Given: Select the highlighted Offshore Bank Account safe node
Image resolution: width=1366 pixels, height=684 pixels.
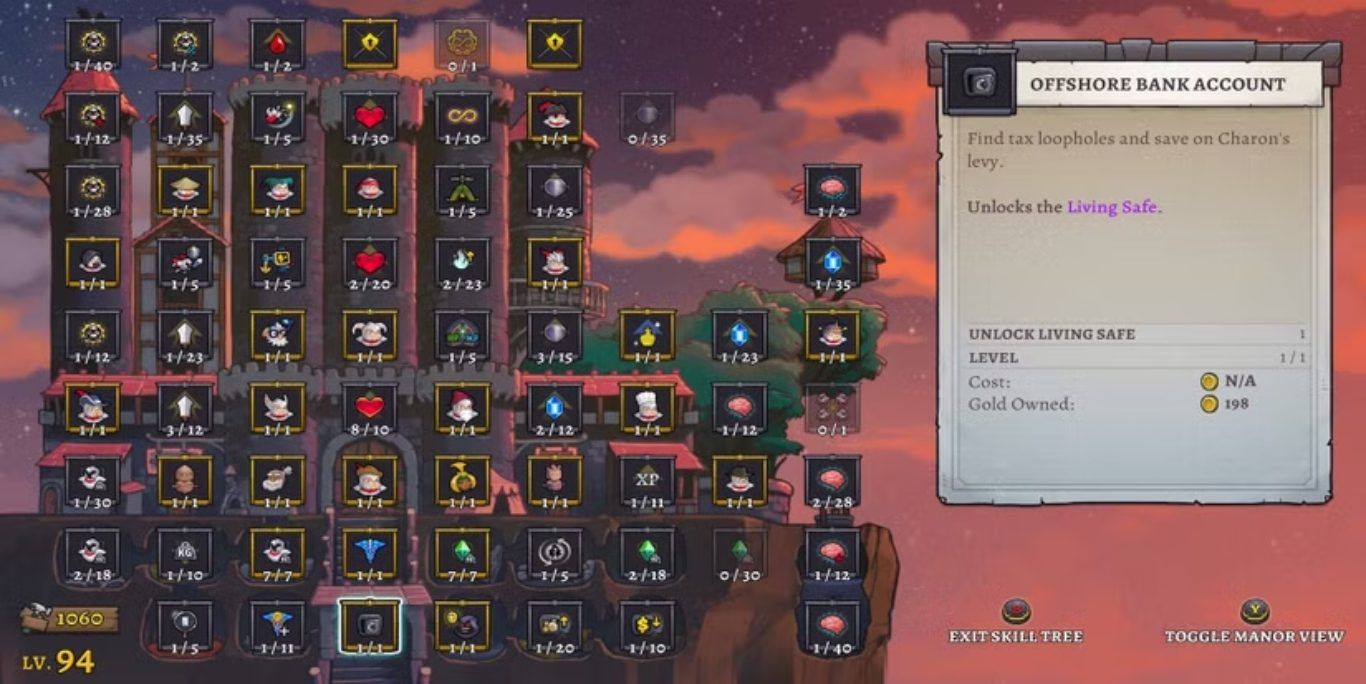Looking at the screenshot, I should coord(368,624).
